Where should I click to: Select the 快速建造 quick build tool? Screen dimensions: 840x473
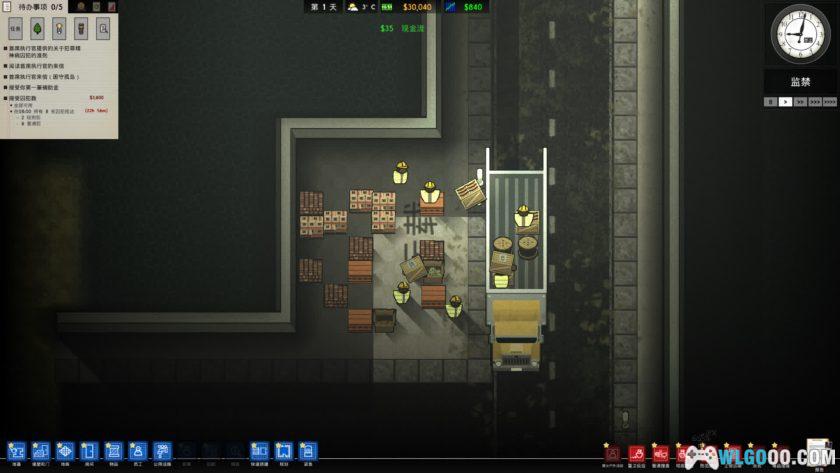tap(259, 452)
